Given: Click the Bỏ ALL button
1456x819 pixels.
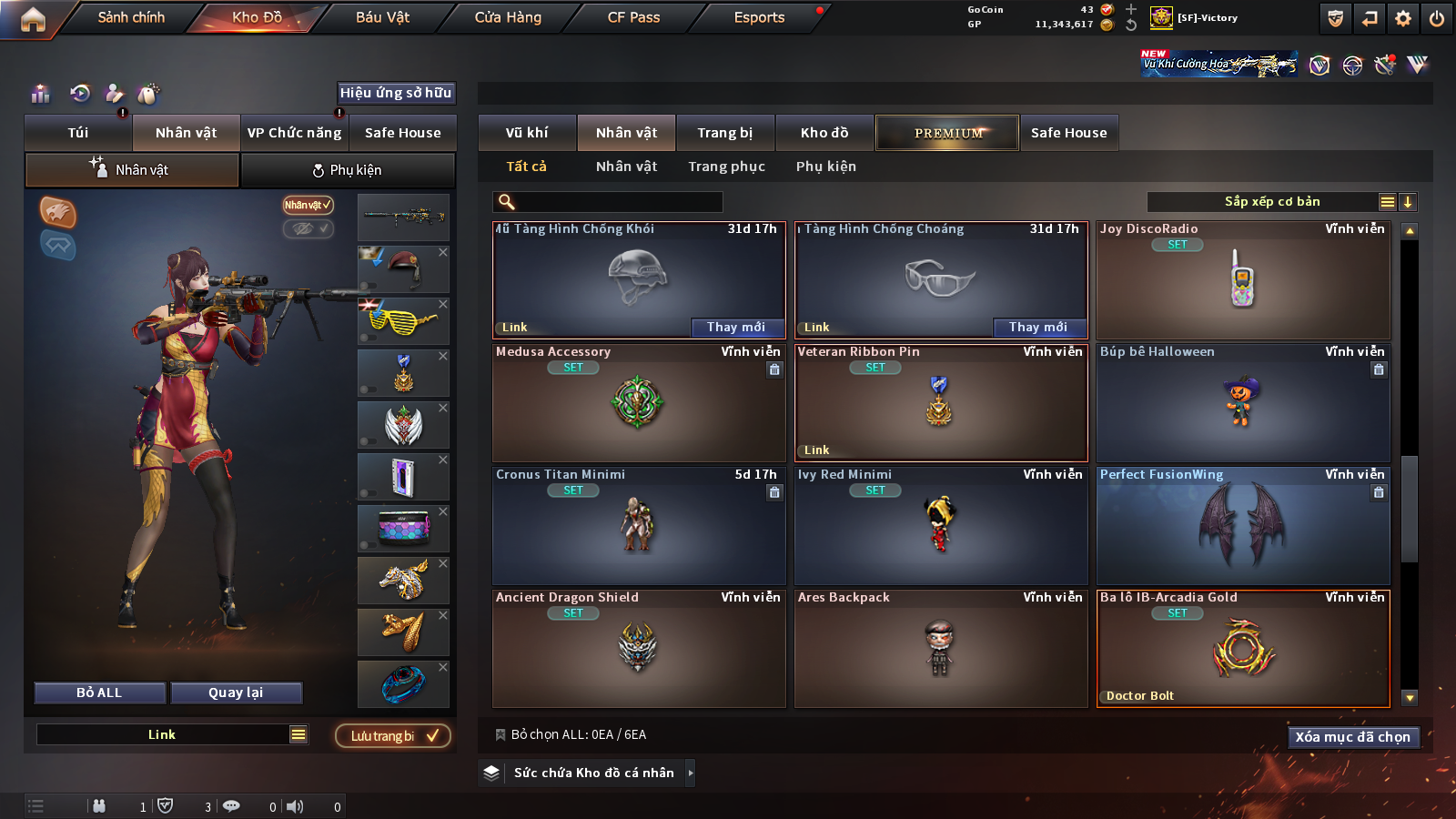Looking at the screenshot, I should pyautogui.click(x=99, y=693).
